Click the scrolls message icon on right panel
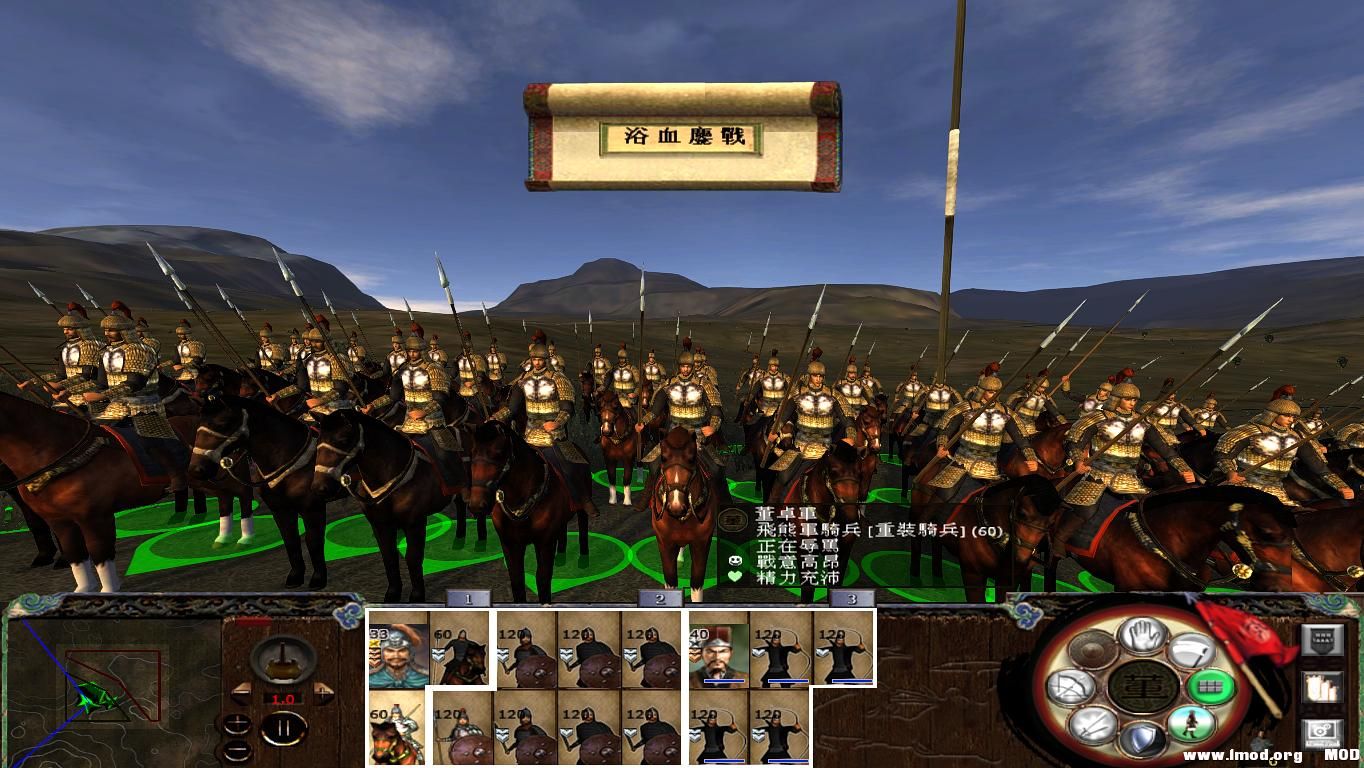The width and height of the screenshot is (1364, 768). 1321,688
